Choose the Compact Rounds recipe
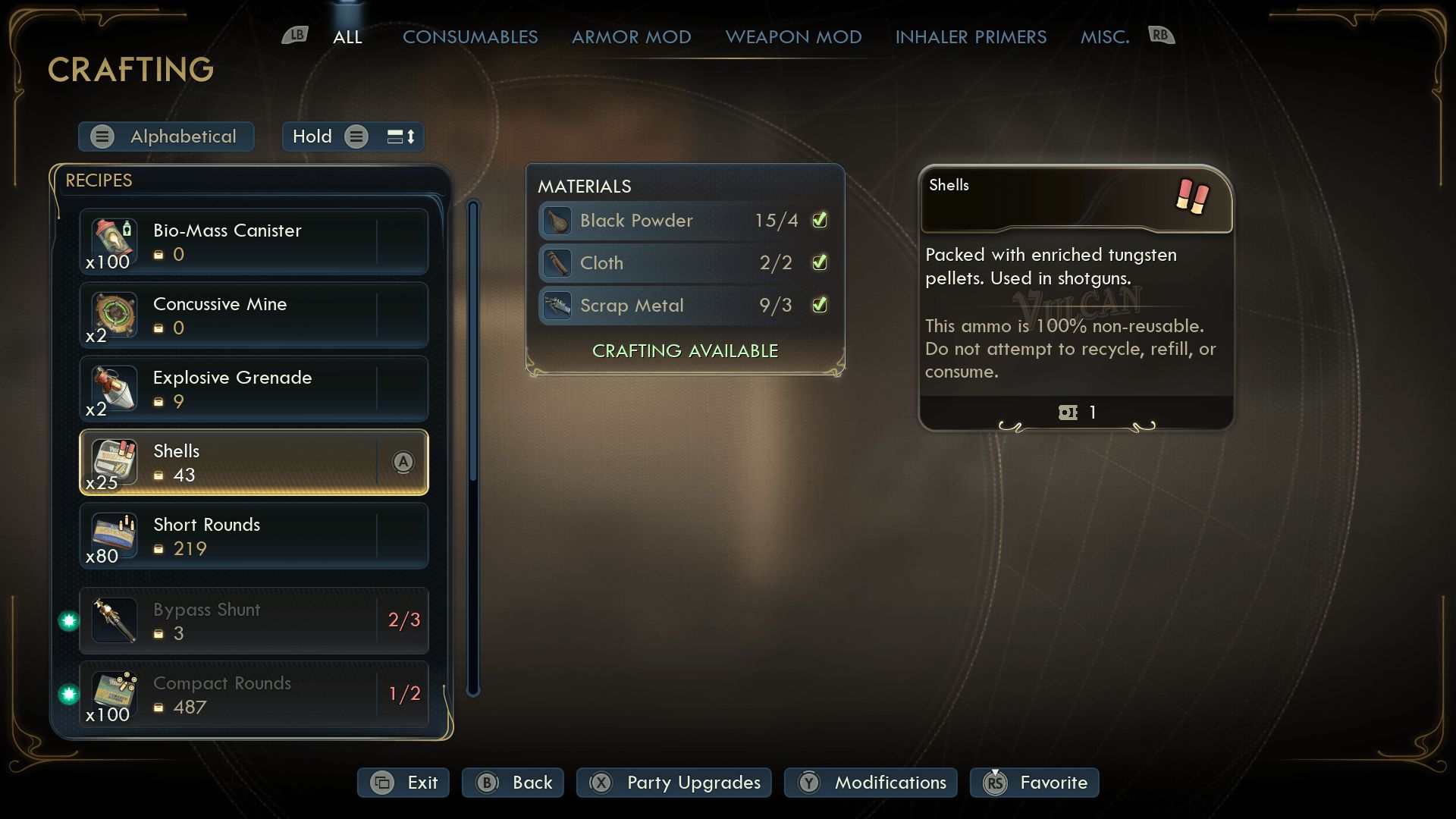This screenshot has height=819, width=1456. pos(253,694)
